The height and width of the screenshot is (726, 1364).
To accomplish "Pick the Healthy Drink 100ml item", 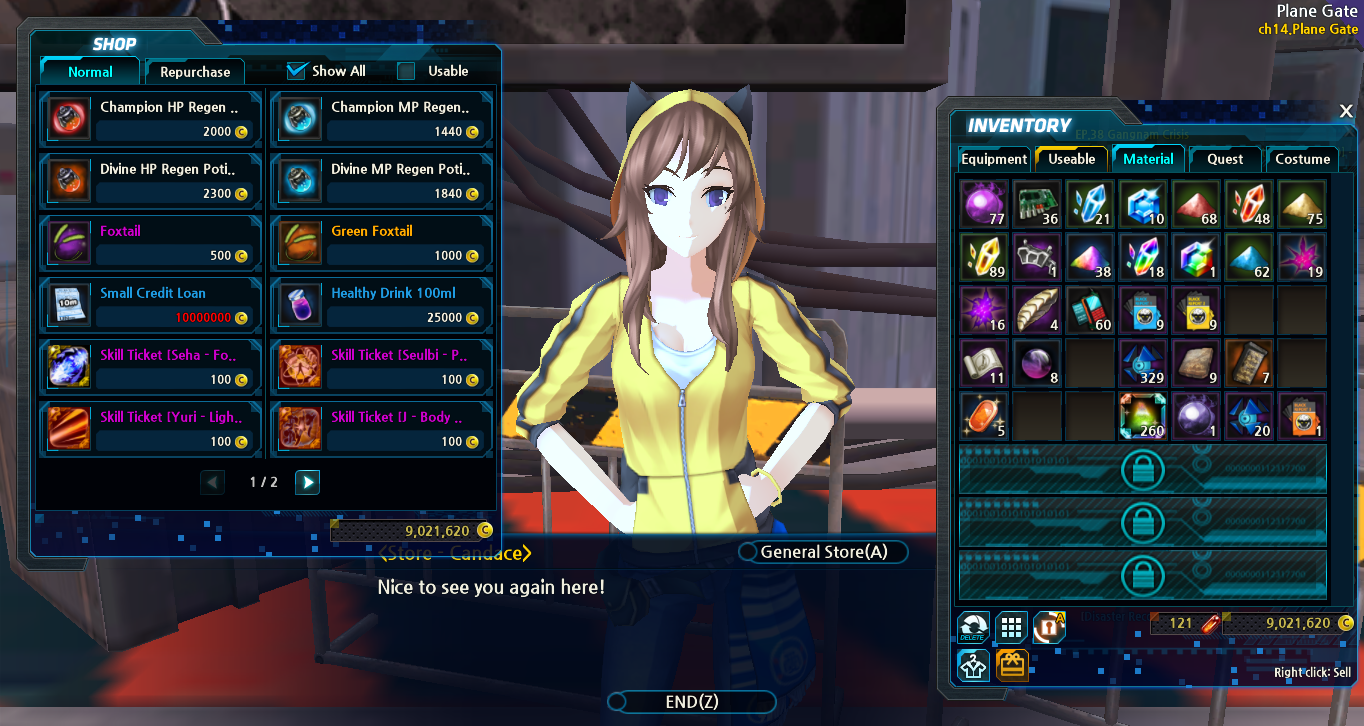I will coord(382,305).
